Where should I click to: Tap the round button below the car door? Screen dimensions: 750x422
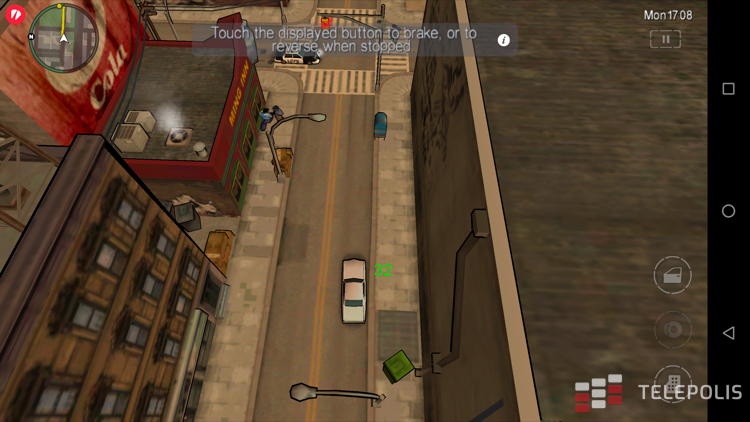tap(673, 329)
